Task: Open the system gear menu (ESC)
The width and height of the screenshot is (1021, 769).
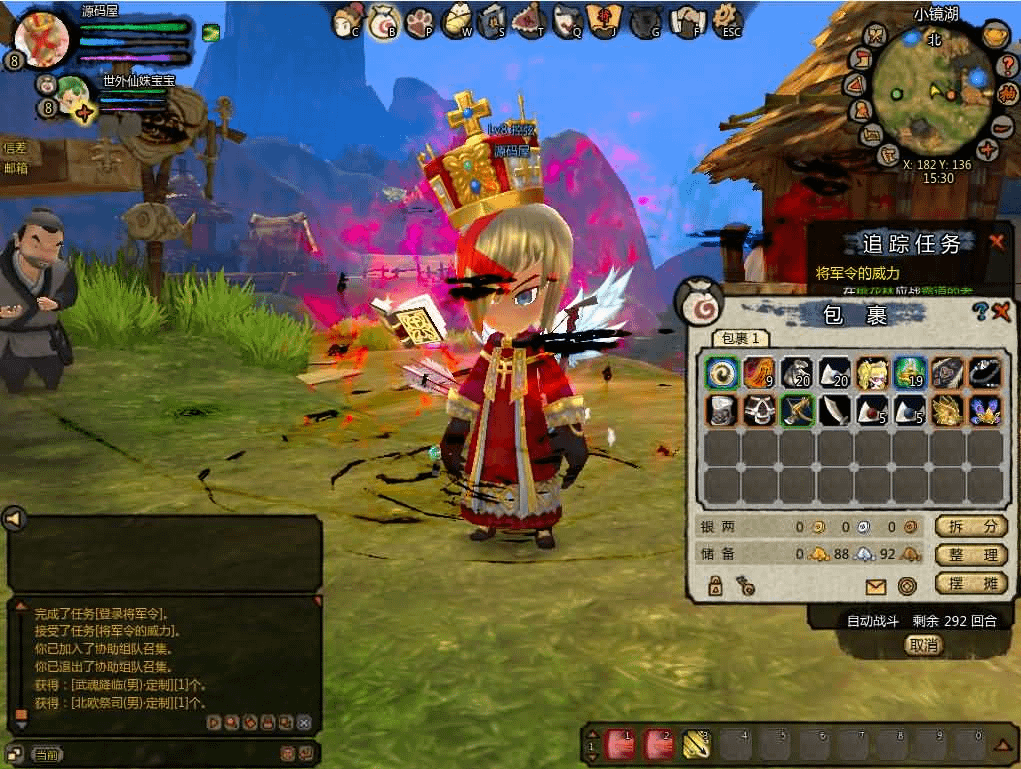Action: (x=727, y=20)
